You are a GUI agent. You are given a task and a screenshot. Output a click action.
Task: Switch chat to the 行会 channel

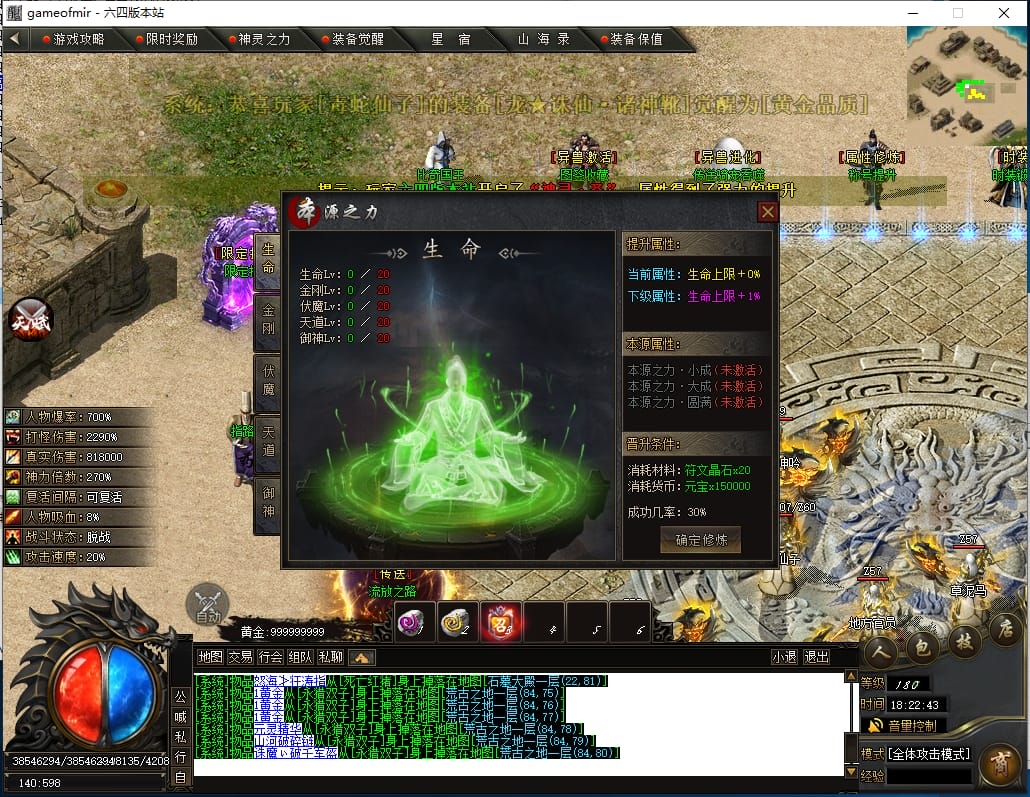pyautogui.click(x=270, y=657)
